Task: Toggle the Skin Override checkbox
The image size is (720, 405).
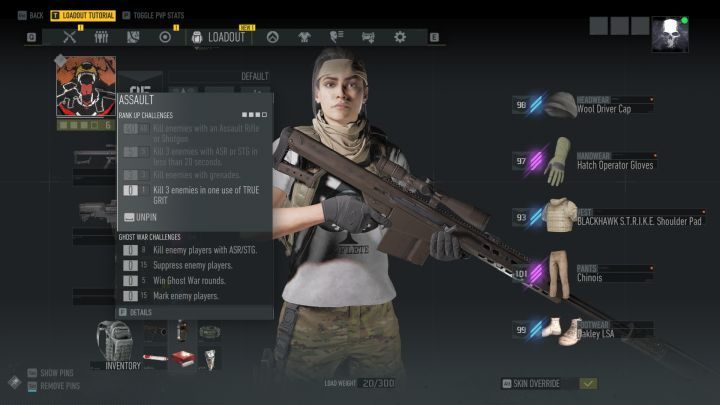Action: pos(588,383)
